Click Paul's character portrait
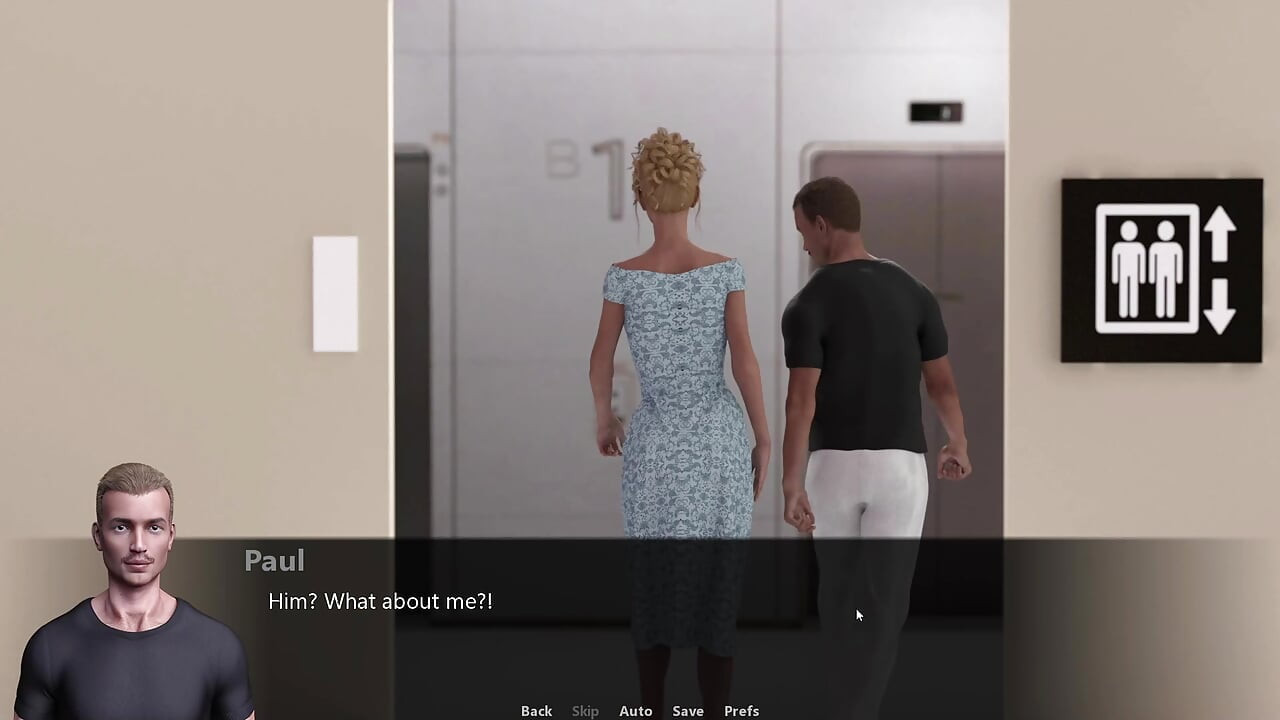Image resolution: width=1280 pixels, height=720 pixels. click(135, 580)
